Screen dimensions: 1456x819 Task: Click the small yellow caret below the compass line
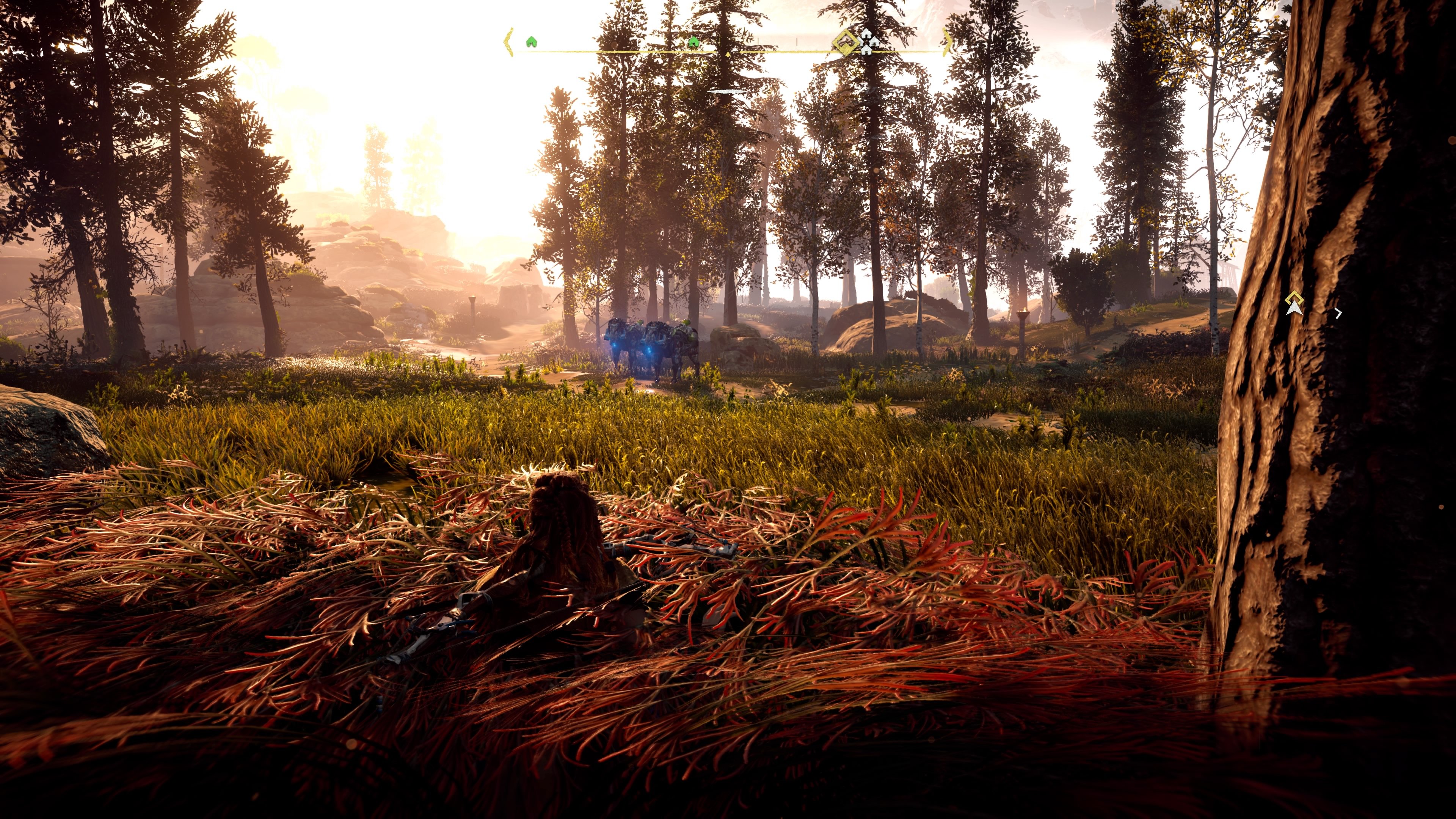point(728,54)
